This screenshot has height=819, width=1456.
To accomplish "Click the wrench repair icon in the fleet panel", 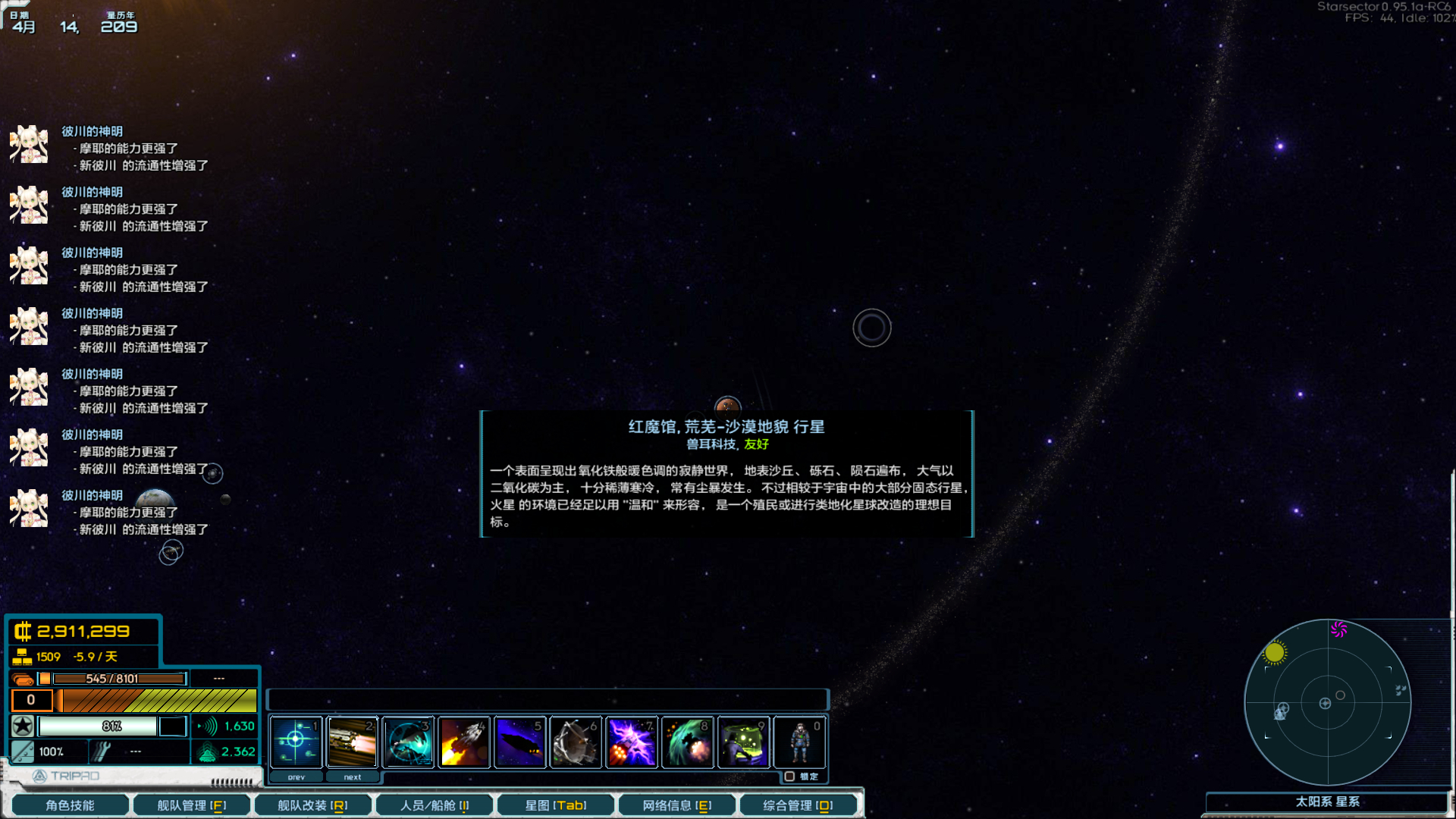I will [x=101, y=752].
